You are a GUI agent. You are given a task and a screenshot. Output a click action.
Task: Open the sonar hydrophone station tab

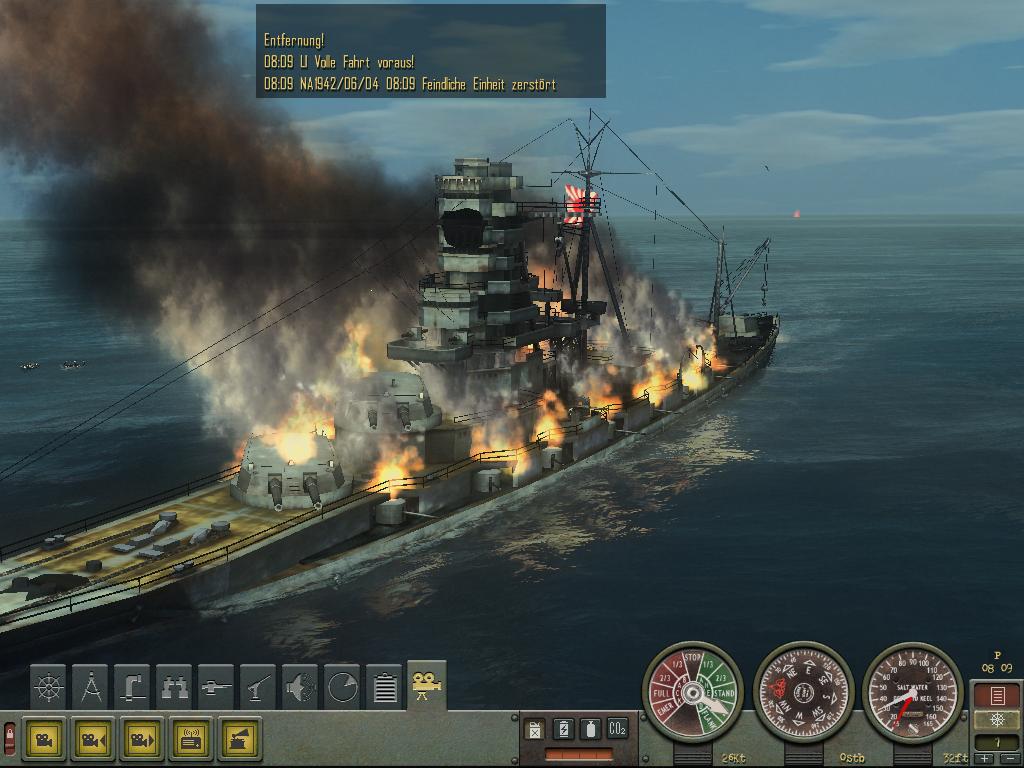(x=301, y=686)
